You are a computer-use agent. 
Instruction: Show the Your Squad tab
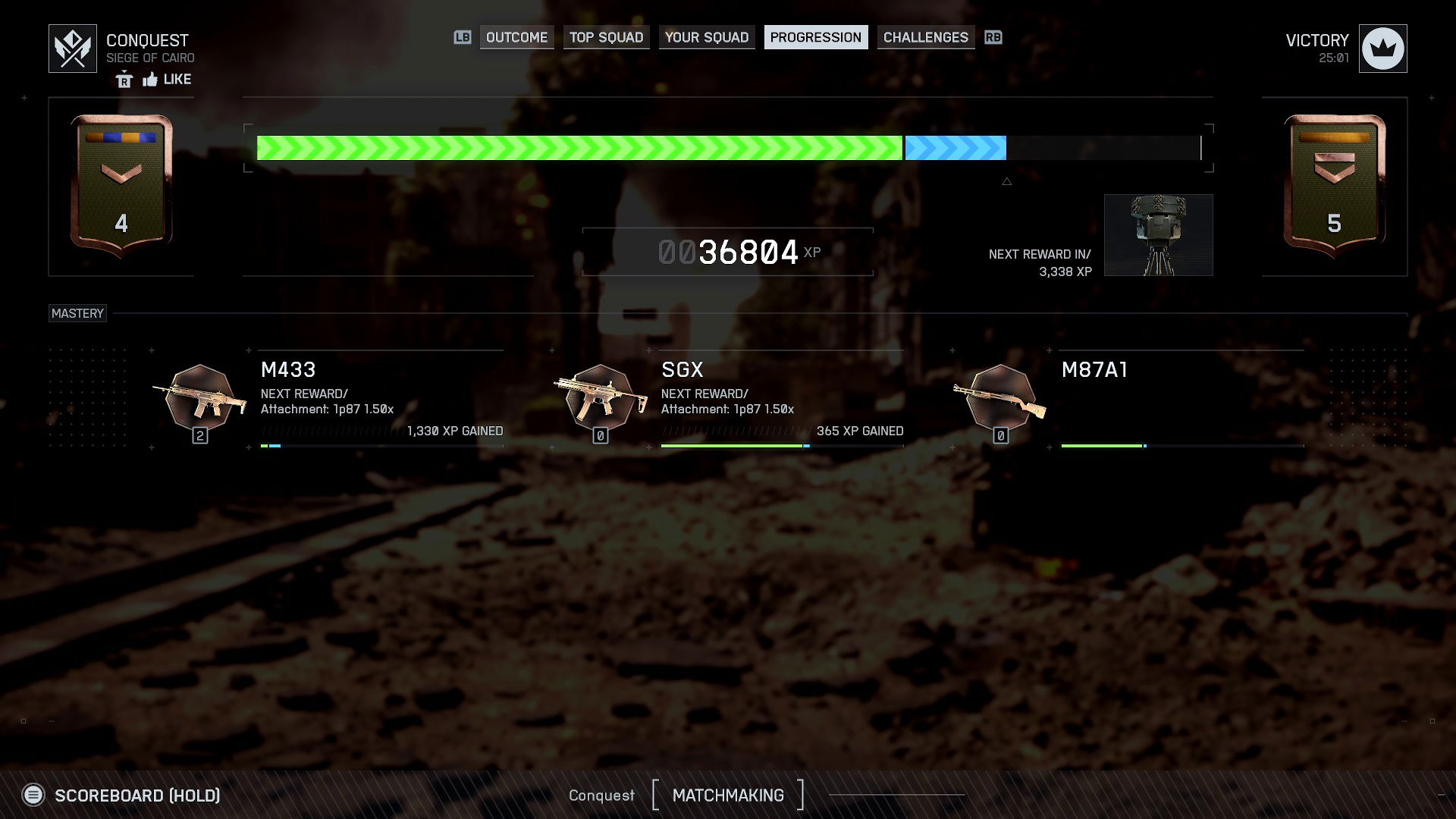[706, 37]
